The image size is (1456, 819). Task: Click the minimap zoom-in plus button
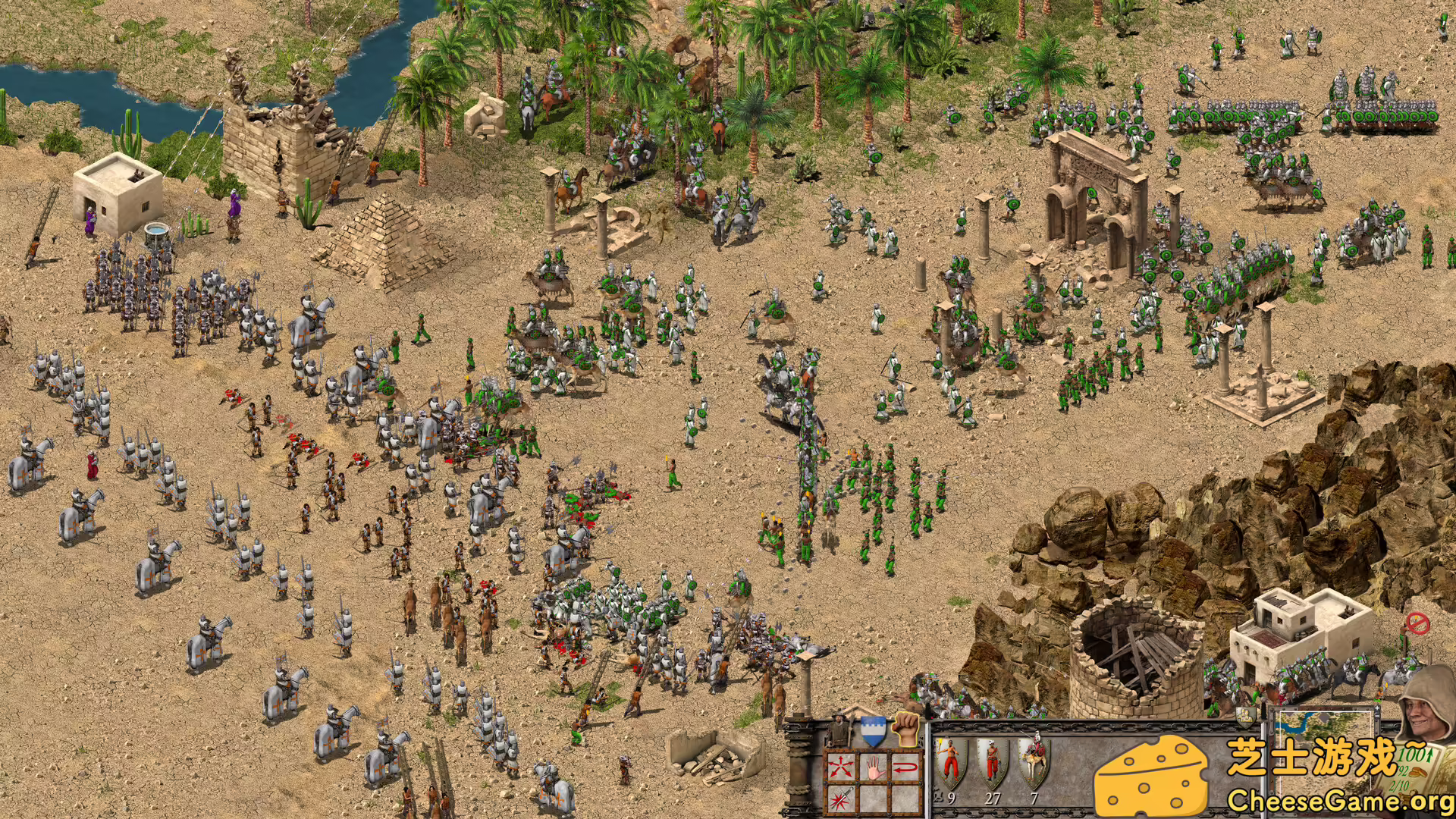[1377, 708]
